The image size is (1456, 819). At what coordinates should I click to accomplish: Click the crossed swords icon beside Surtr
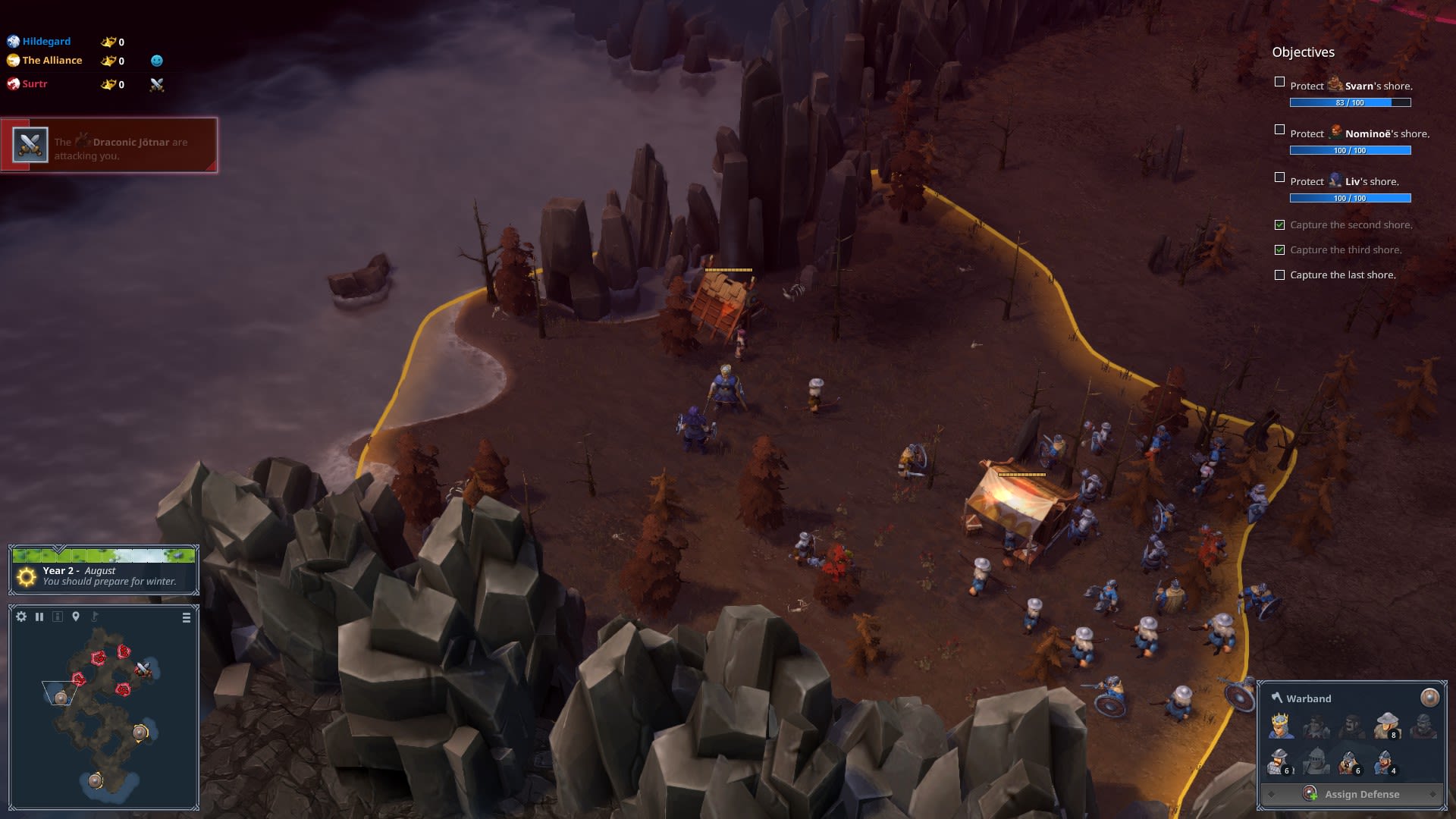pos(157,85)
